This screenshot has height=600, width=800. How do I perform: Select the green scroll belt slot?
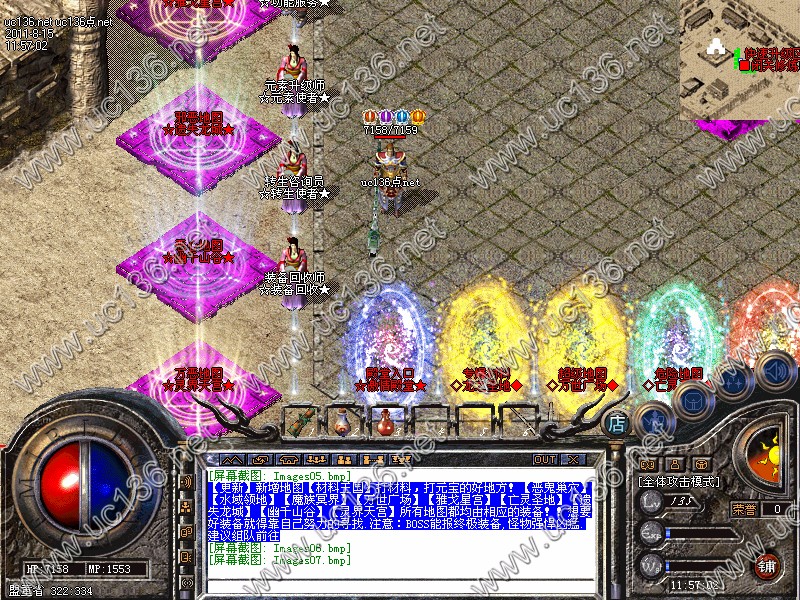tap(300, 421)
